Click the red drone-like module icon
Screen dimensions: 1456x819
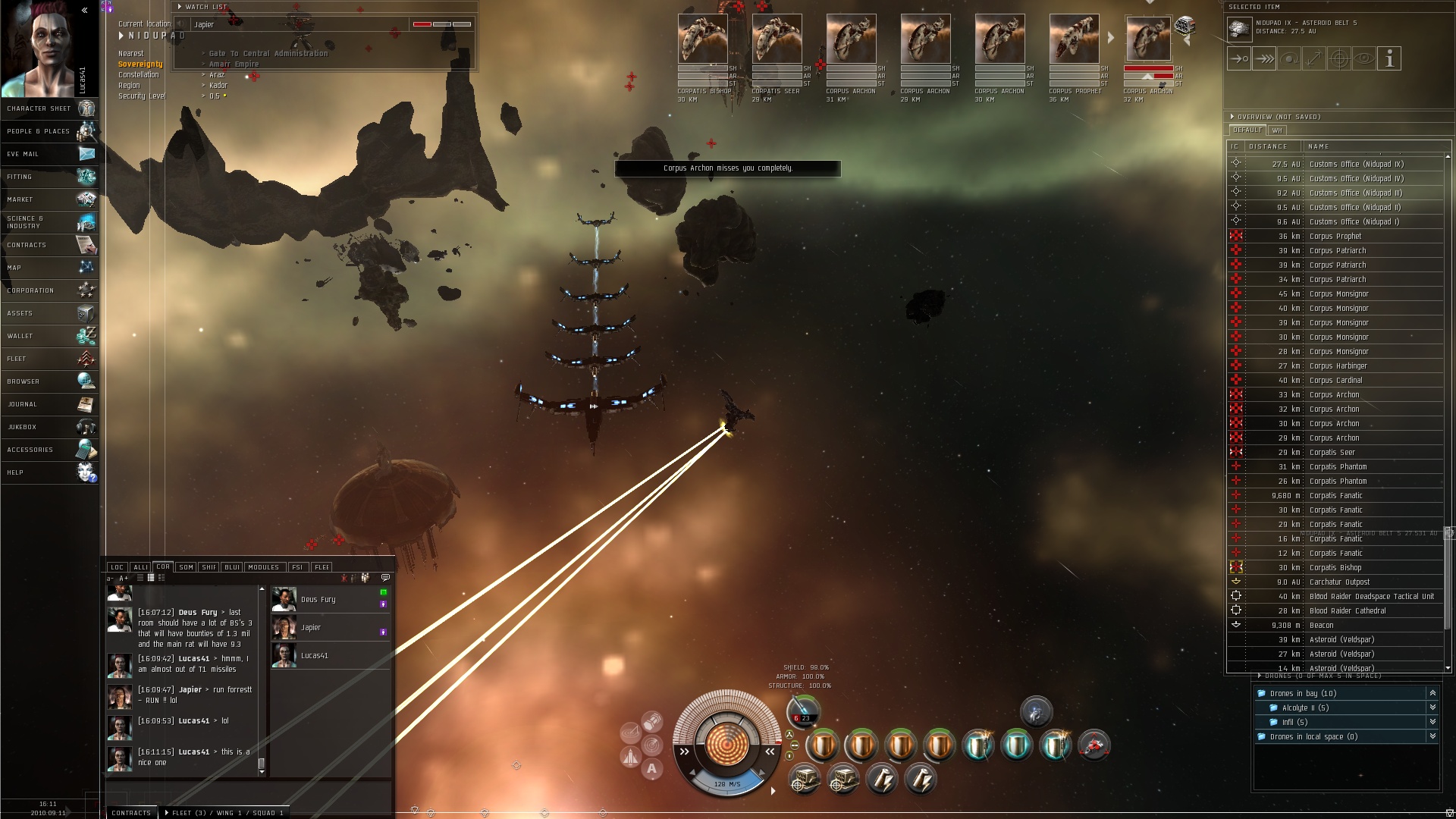click(x=1094, y=746)
